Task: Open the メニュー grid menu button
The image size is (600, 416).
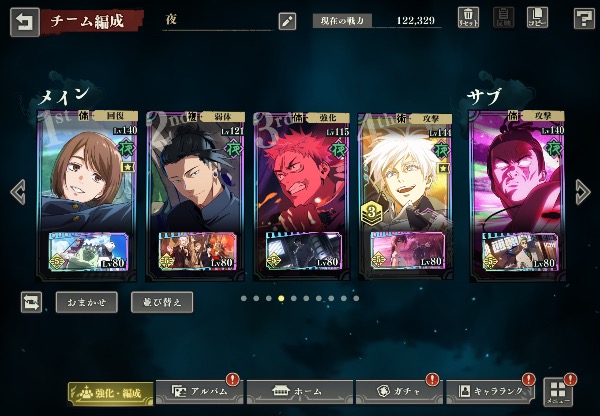Action: click(x=557, y=391)
